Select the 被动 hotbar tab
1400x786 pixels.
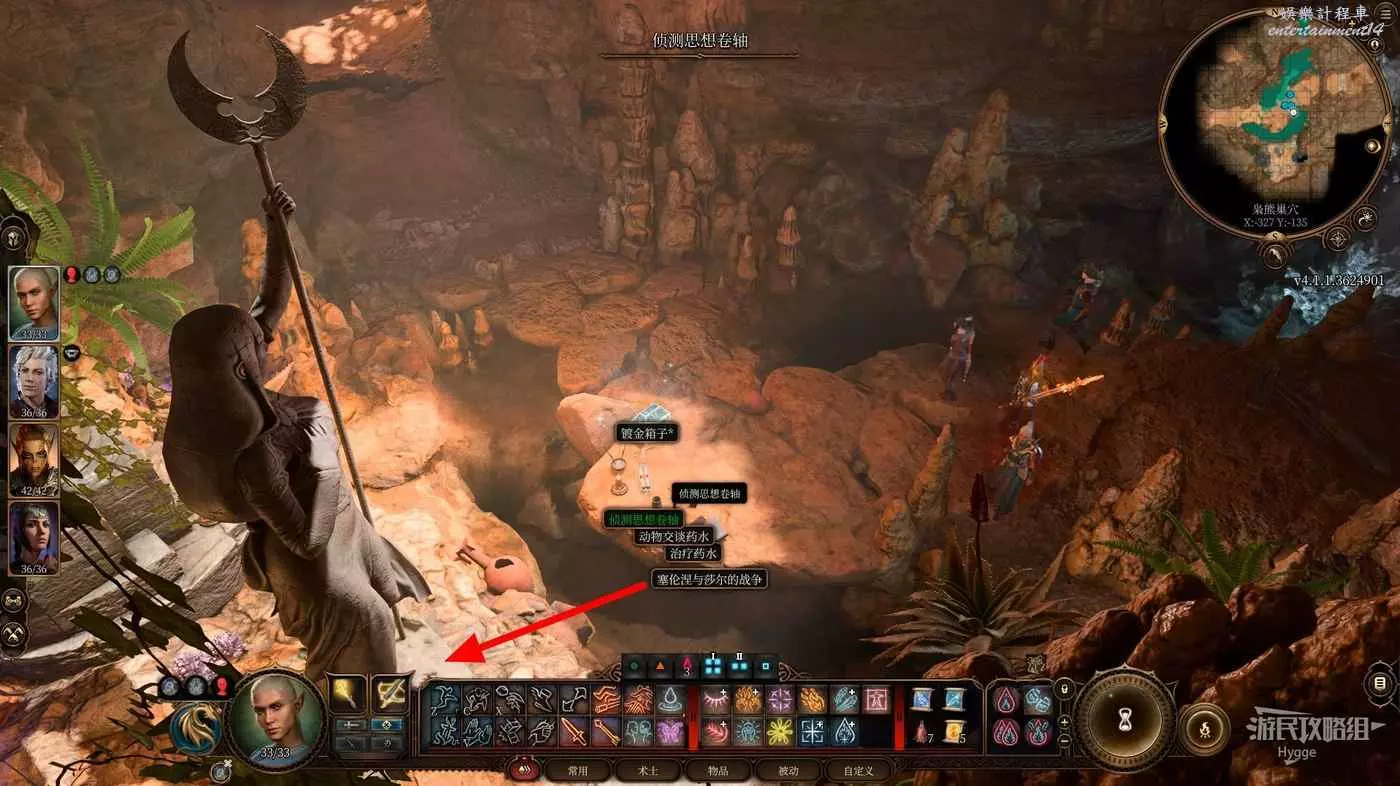point(789,770)
